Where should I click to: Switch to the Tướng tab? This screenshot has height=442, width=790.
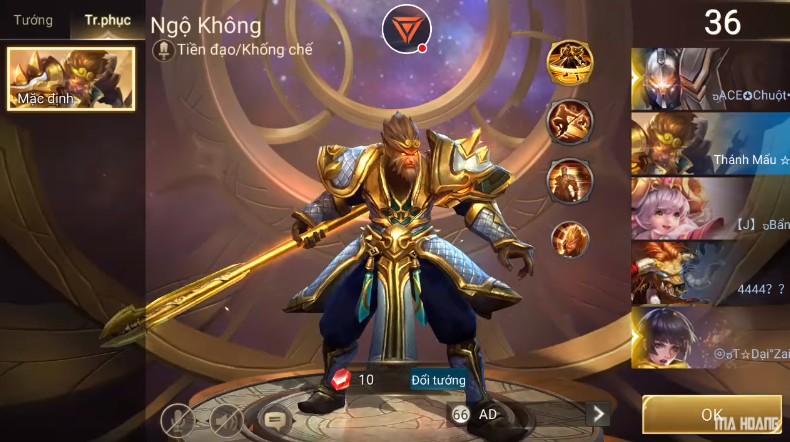click(33, 21)
